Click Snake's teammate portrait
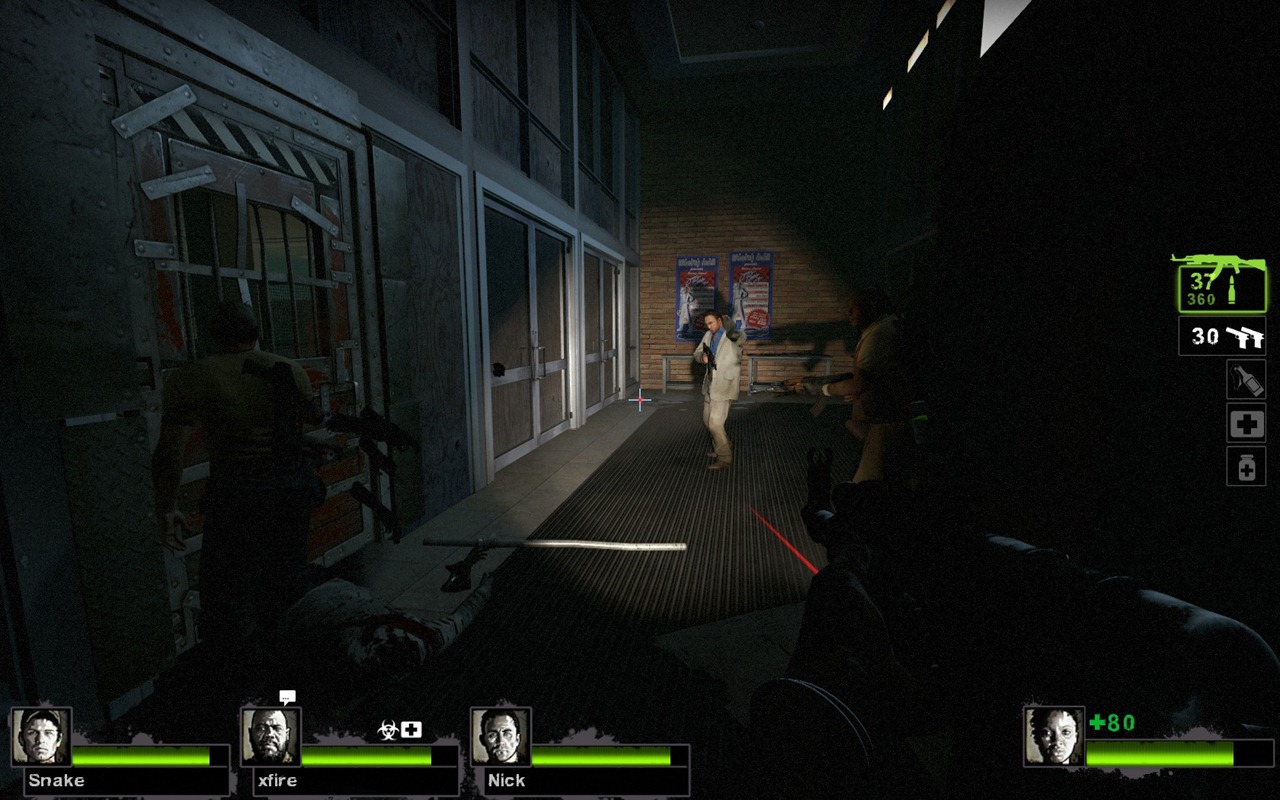1280x800 pixels. point(41,737)
